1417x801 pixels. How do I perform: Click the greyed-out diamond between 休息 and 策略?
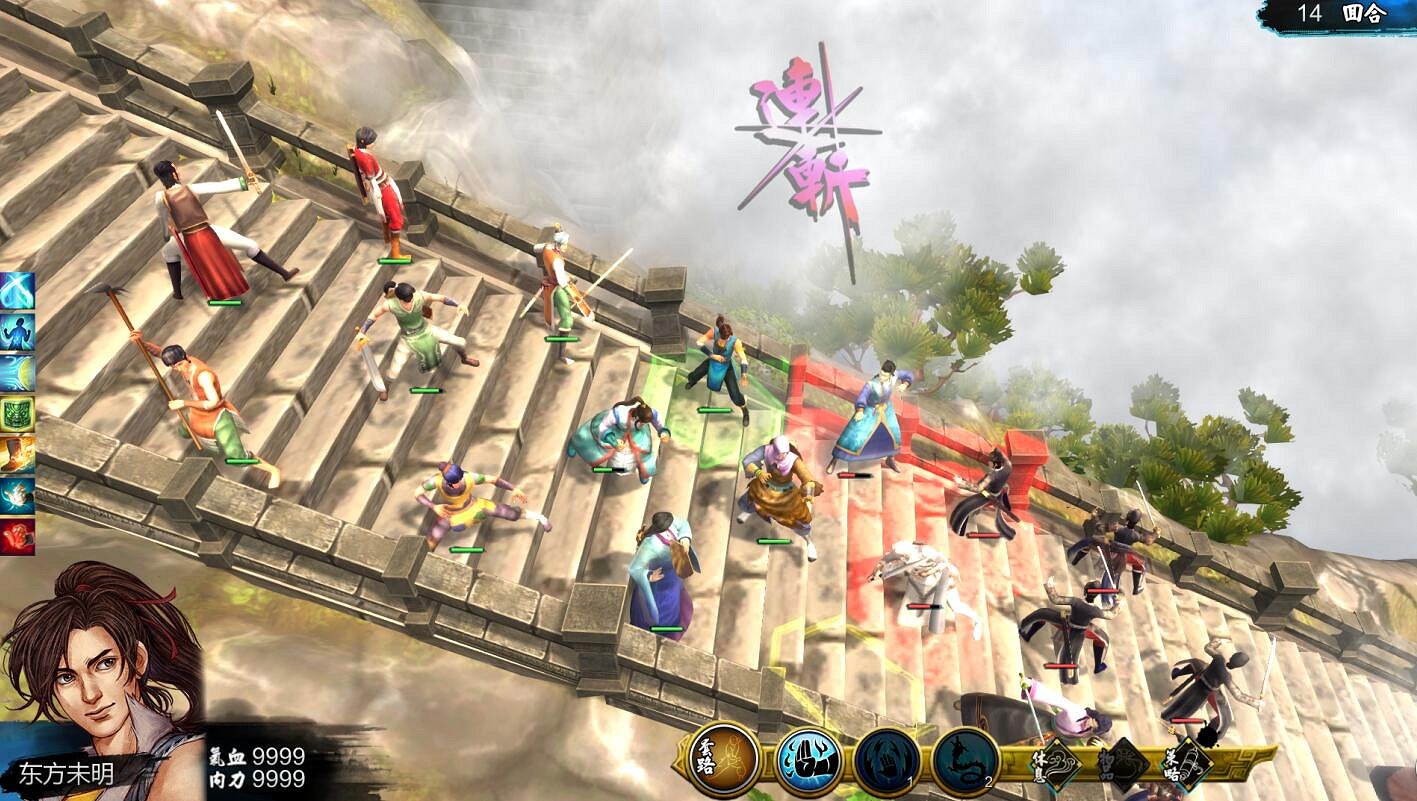[1122, 764]
